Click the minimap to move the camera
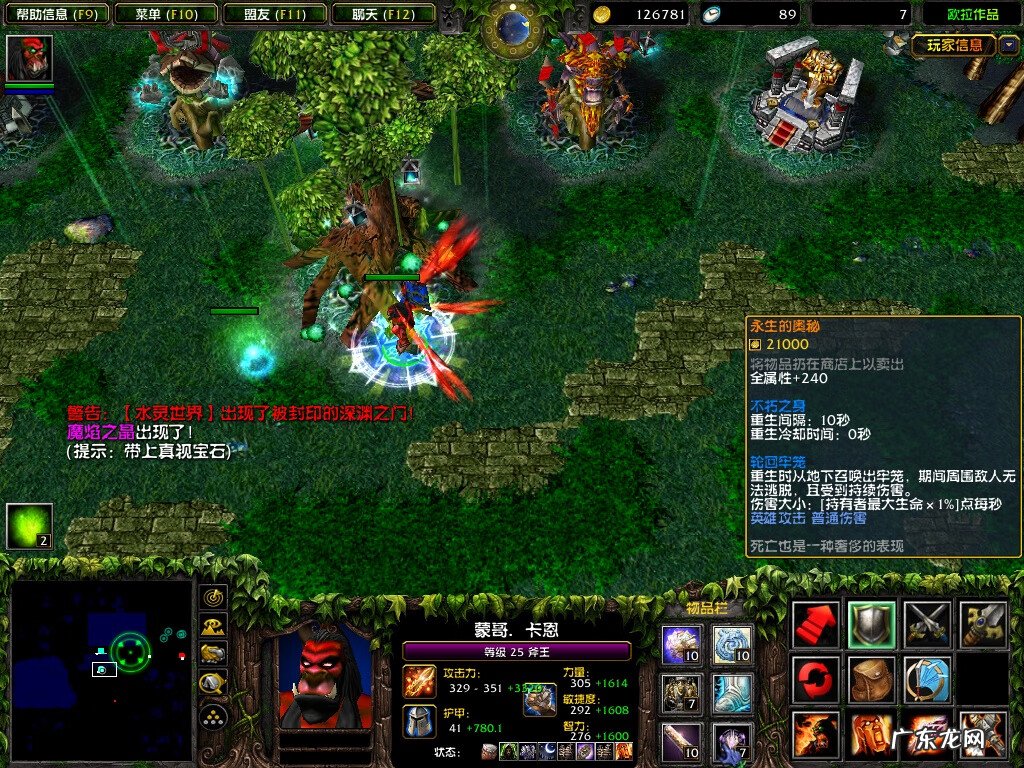This screenshot has height=768, width=1024. pyautogui.click(x=100, y=668)
